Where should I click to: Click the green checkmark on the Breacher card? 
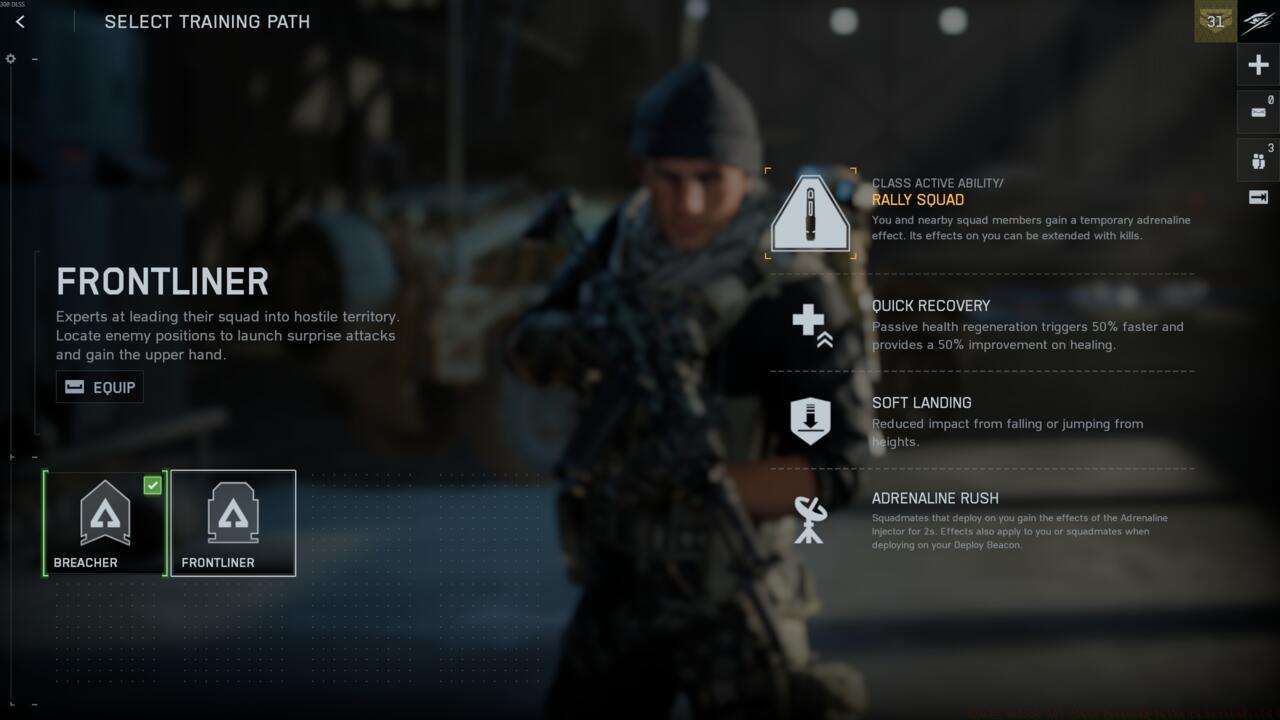click(x=152, y=485)
